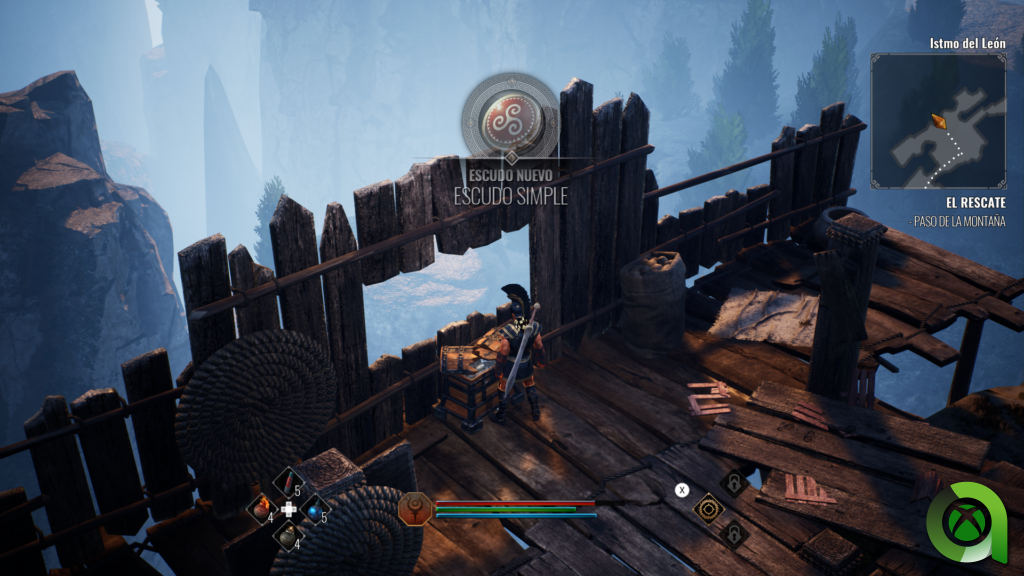Pick the grey bomb item slot
Viewport: 1024px width, 576px height.
tap(288, 535)
